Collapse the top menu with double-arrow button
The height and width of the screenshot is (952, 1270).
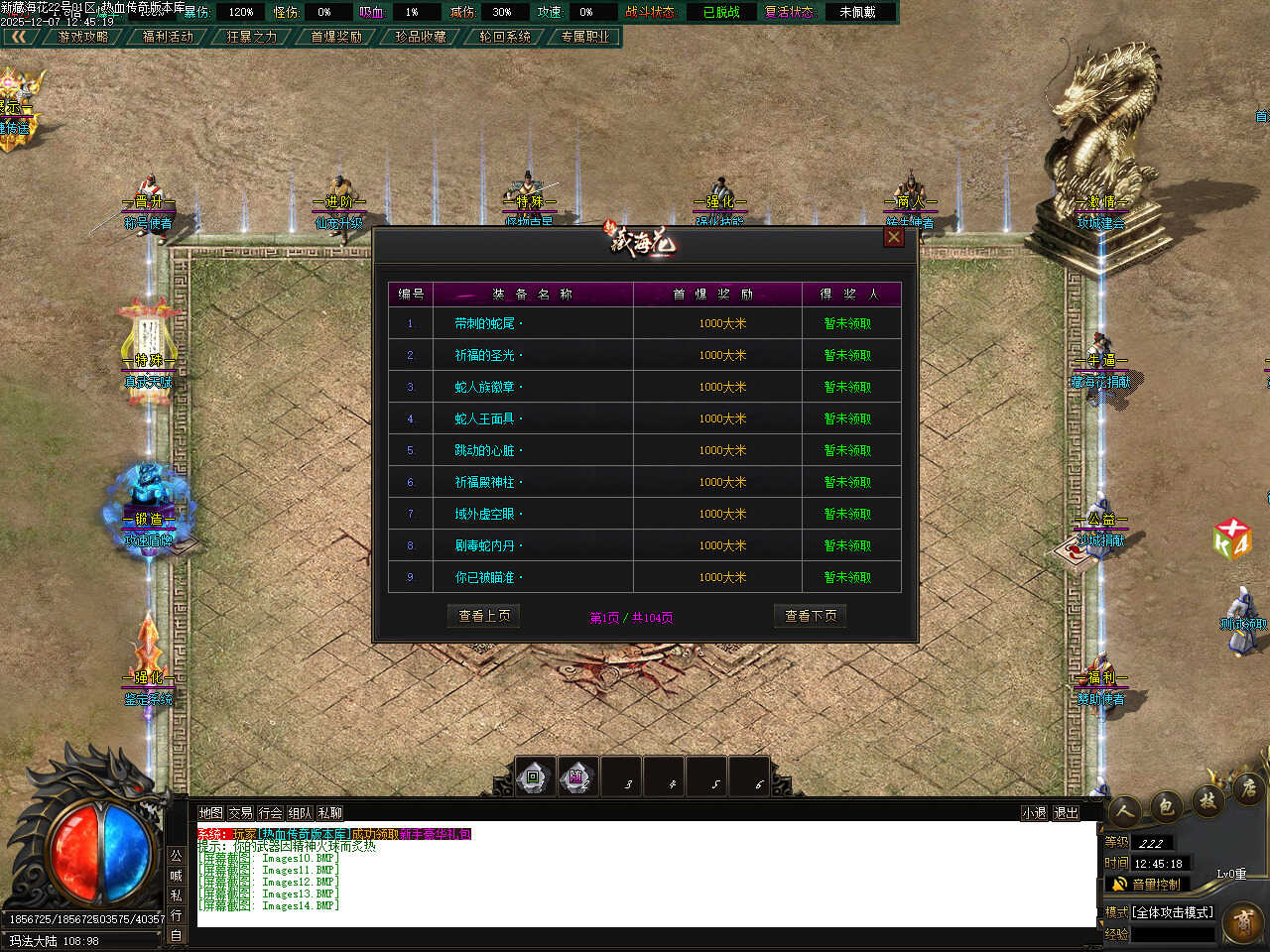[x=18, y=37]
